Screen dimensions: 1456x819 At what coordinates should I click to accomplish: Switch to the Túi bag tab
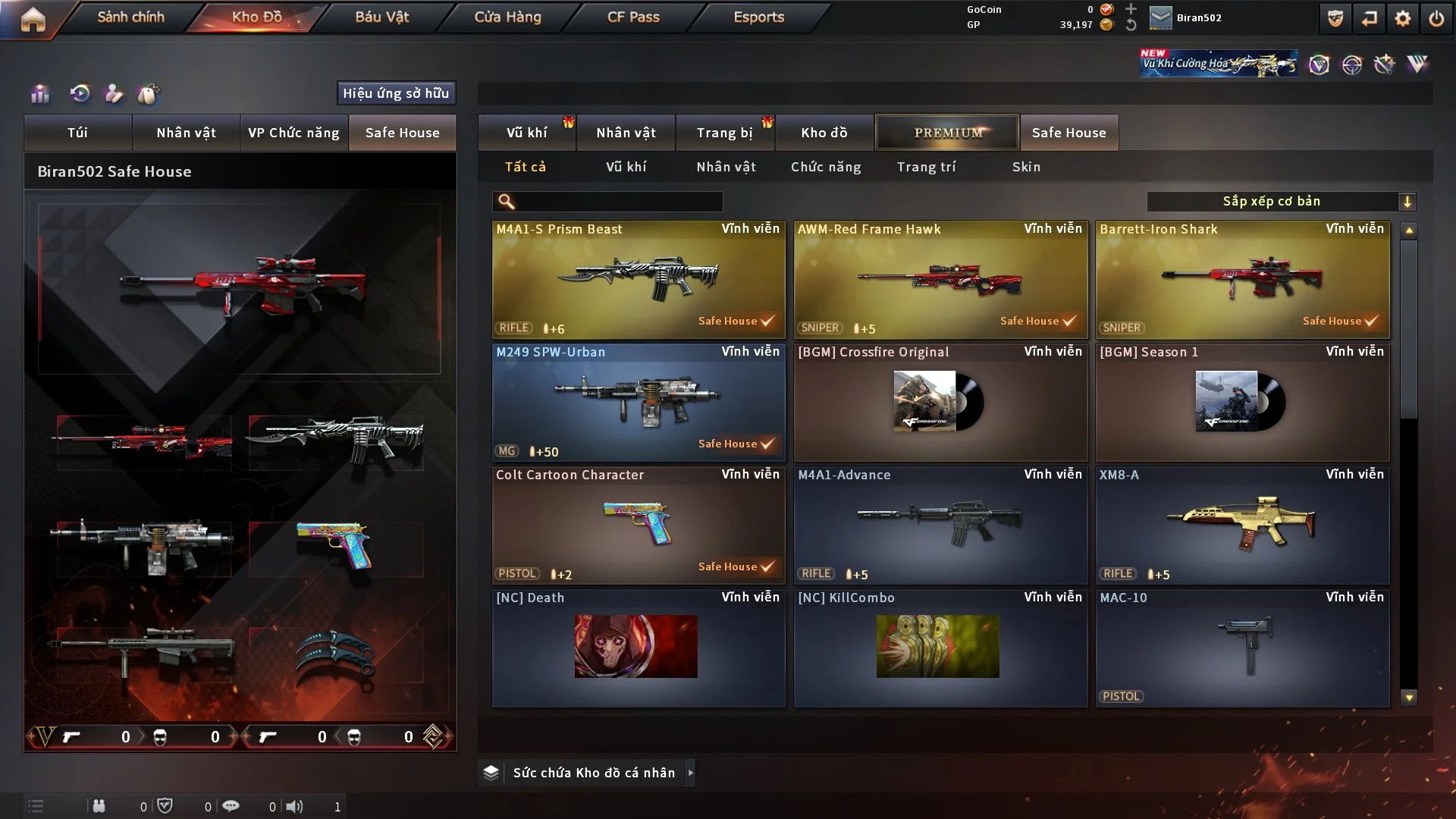(77, 133)
